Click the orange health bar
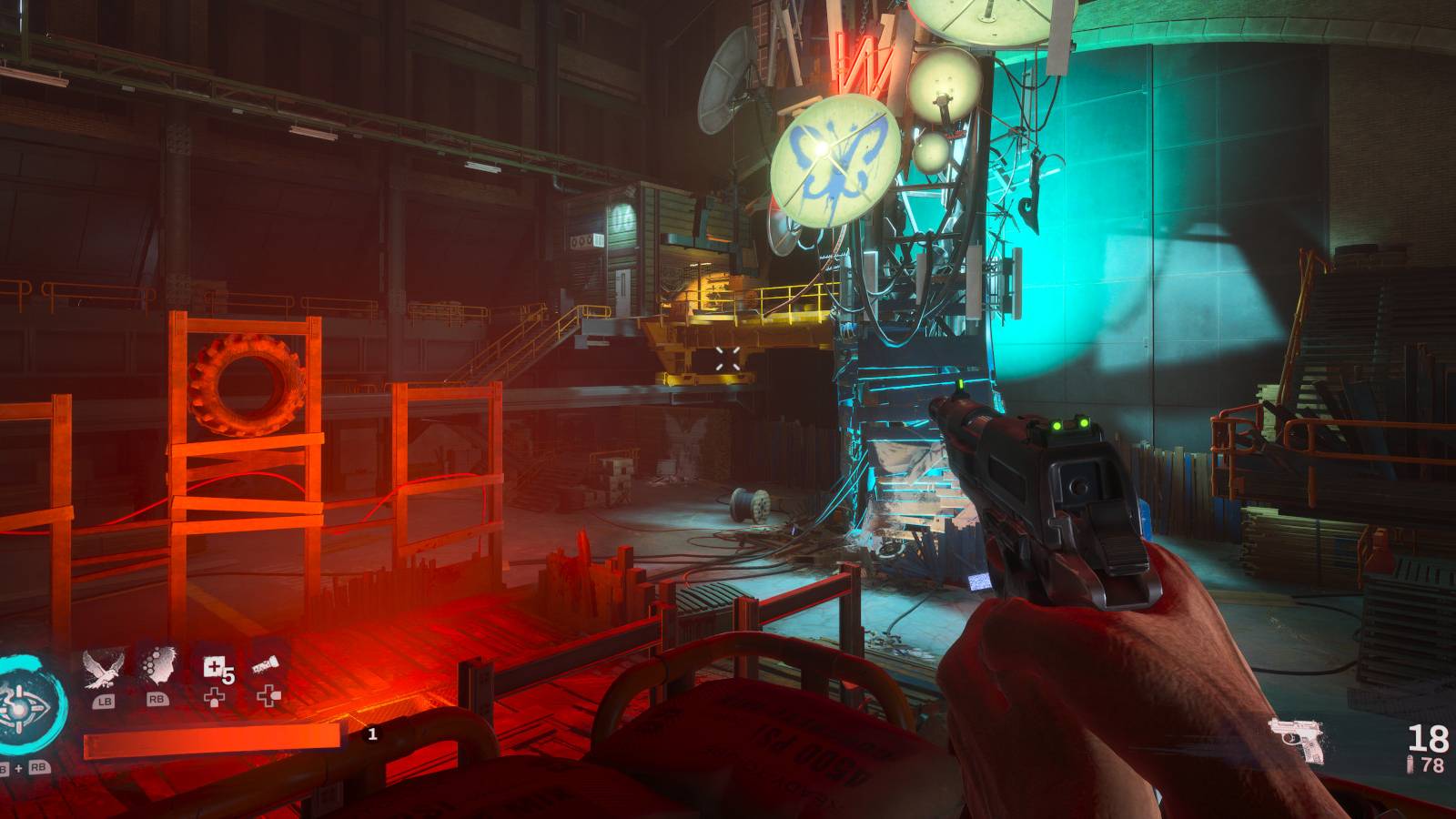 click(x=210, y=741)
